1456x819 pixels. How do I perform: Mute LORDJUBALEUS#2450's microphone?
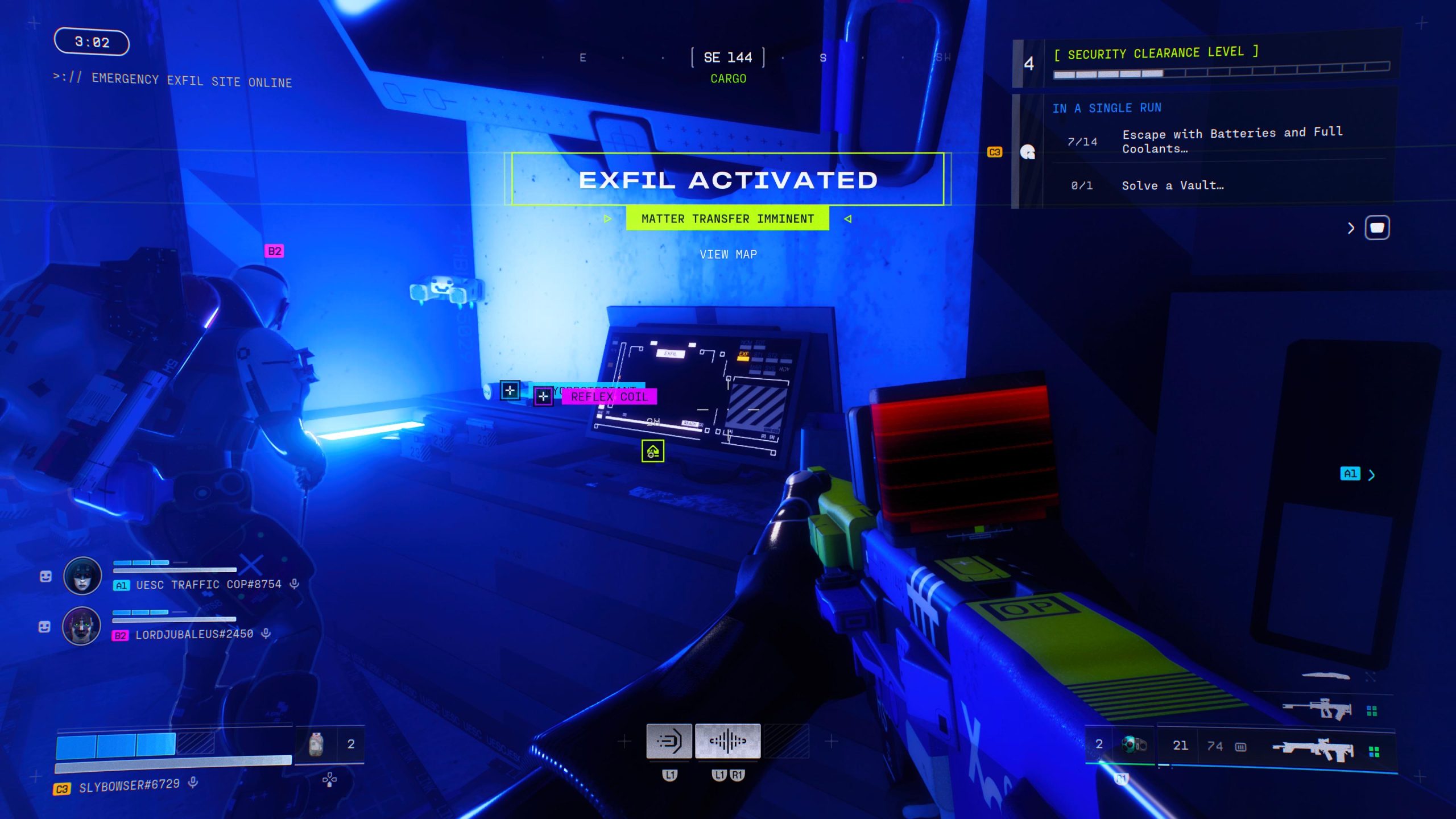click(267, 634)
